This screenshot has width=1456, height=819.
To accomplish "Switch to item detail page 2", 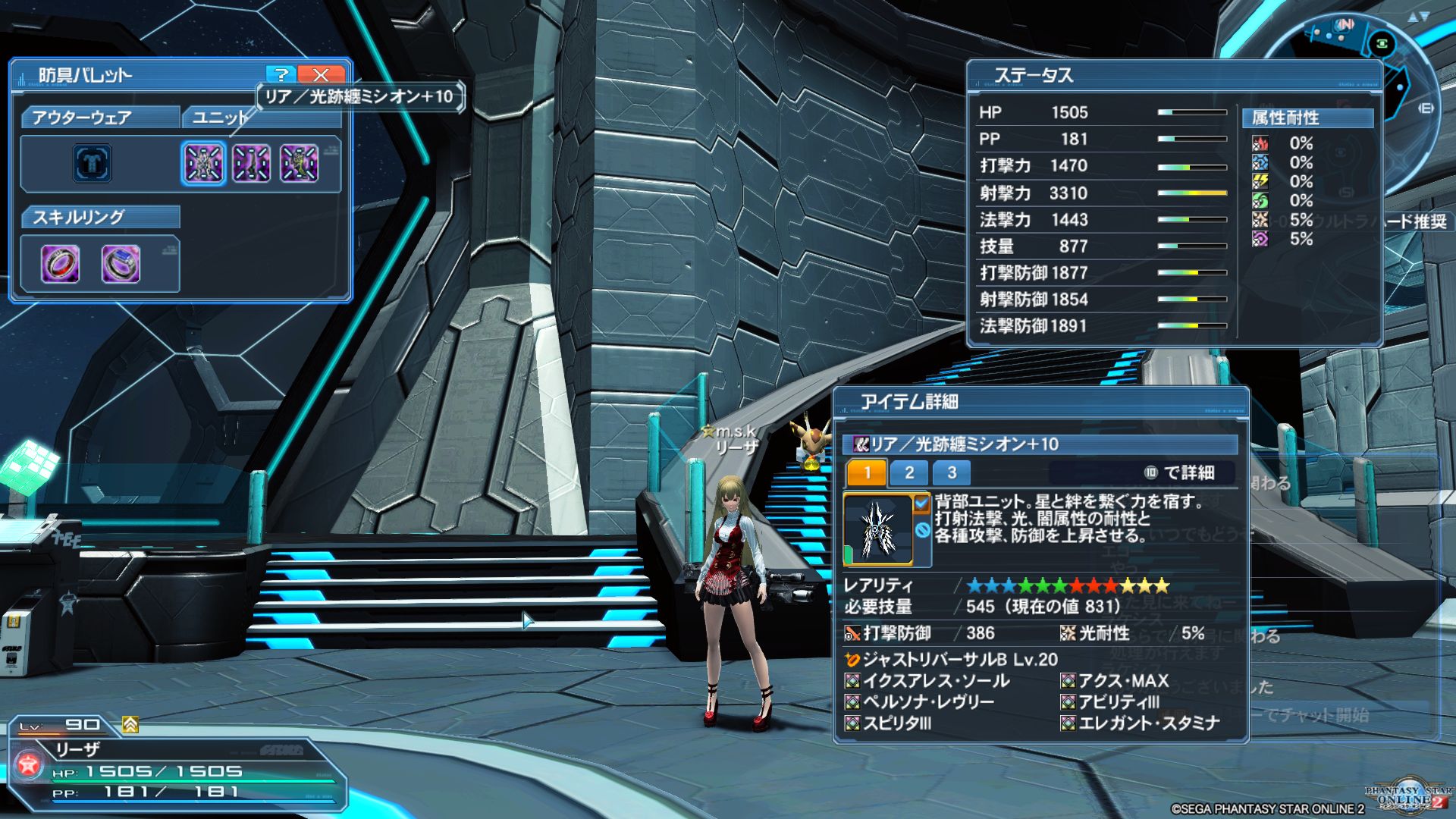I will pos(909,473).
